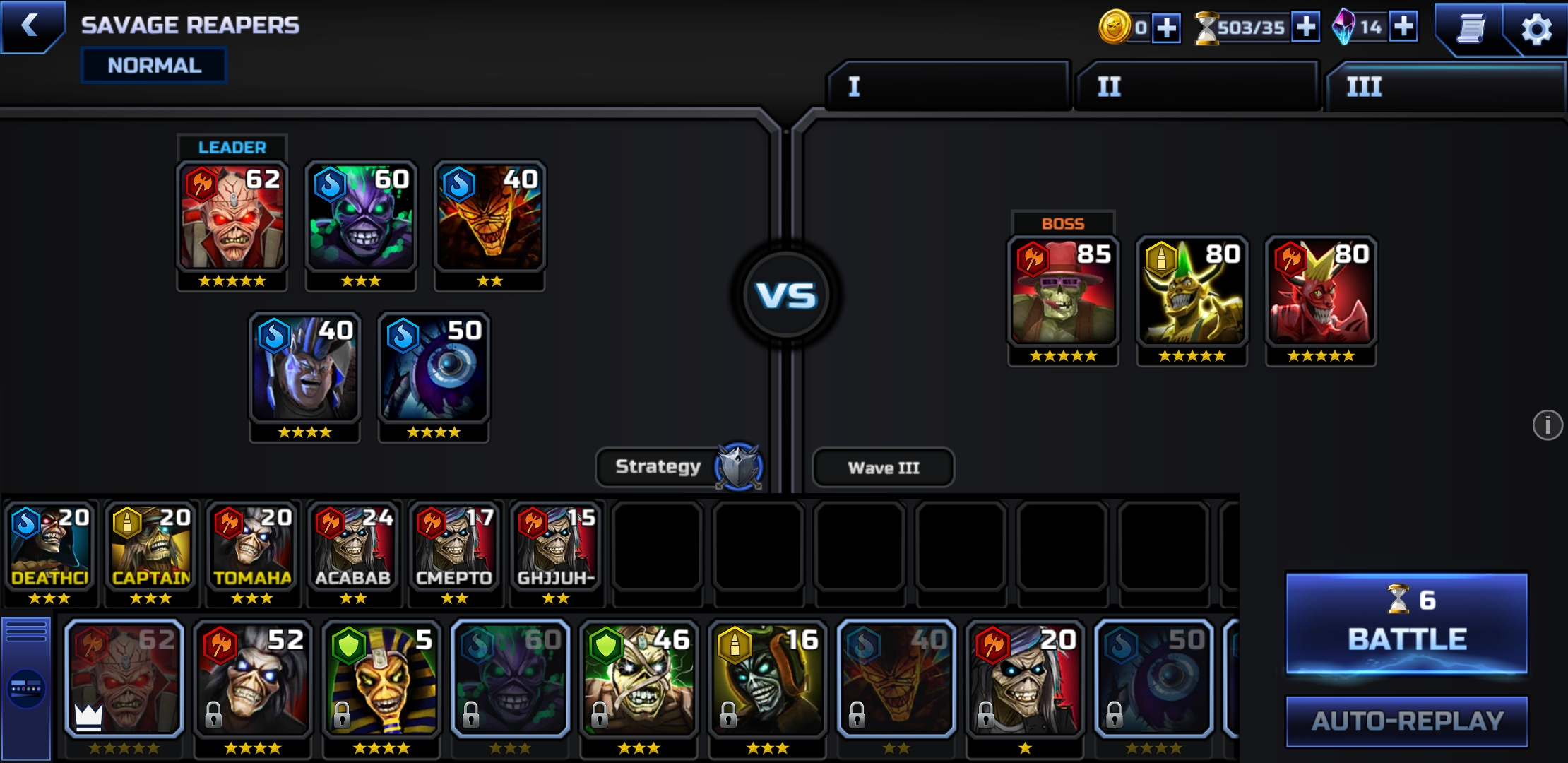The image size is (1568, 763).
Task: Unlock the padlocked 52 power Eddie
Action: tap(254, 678)
